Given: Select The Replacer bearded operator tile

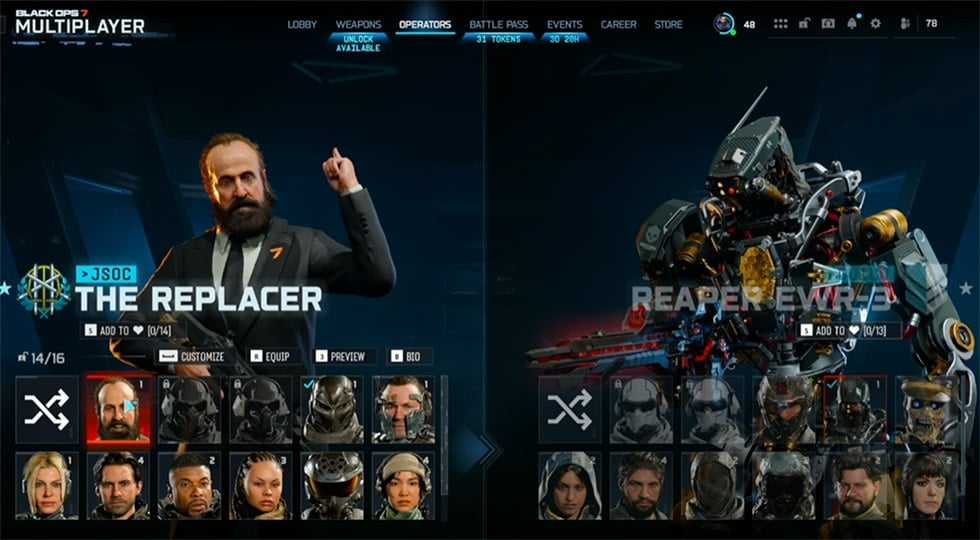Looking at the screenshot, I should pos(120,409).
